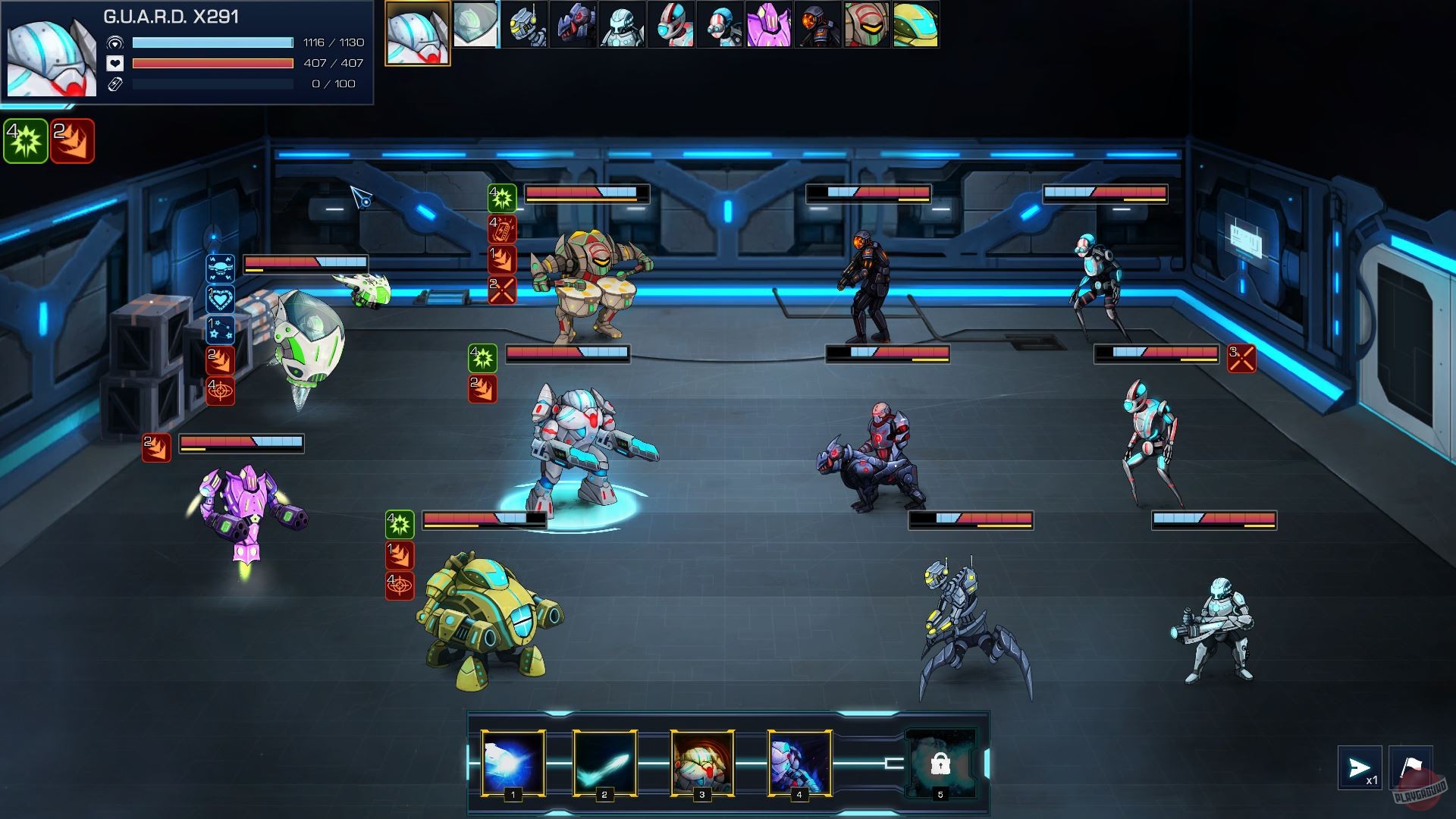Select ability slot 4 in the action bar
The image size is (1456, 819).
[798, 762]
